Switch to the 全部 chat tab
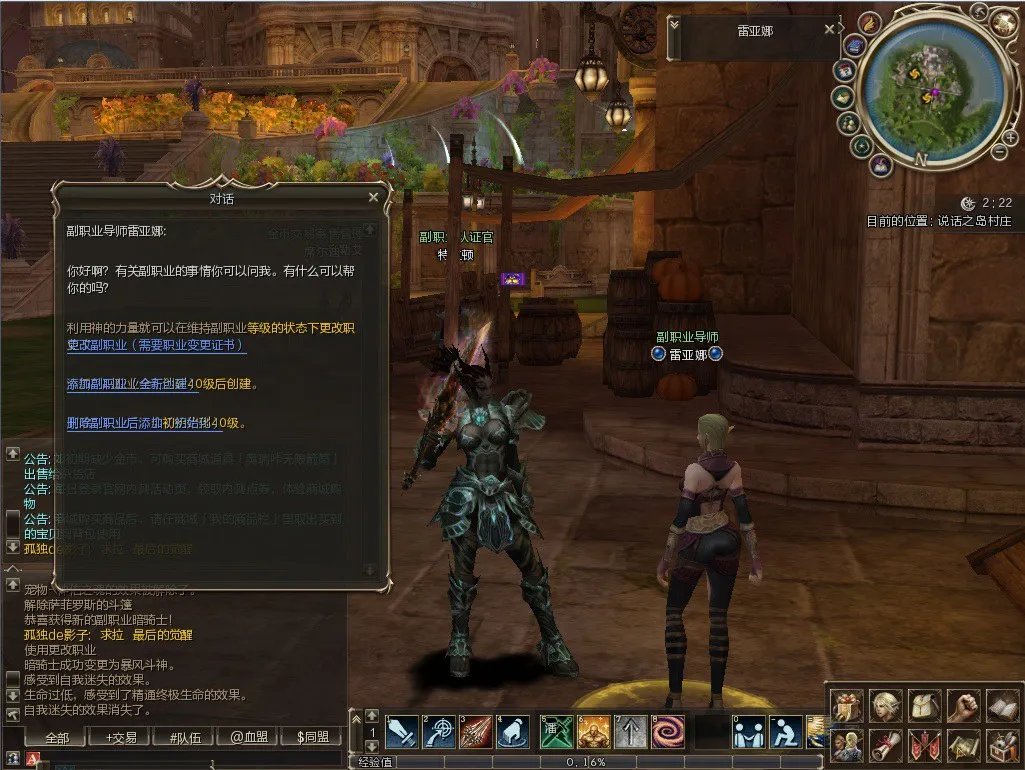Viewport: 1025px width, 770px height. click(57, 738)
